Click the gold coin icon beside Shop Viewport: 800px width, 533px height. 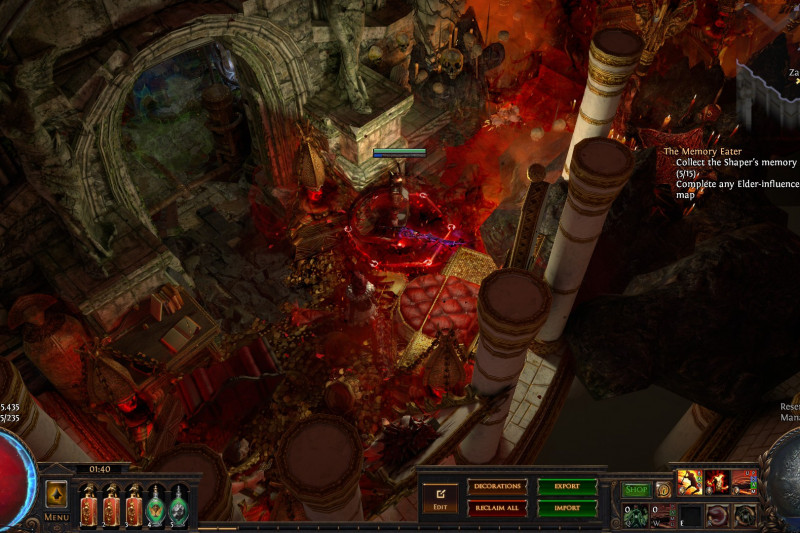click(x=662, y=490)
